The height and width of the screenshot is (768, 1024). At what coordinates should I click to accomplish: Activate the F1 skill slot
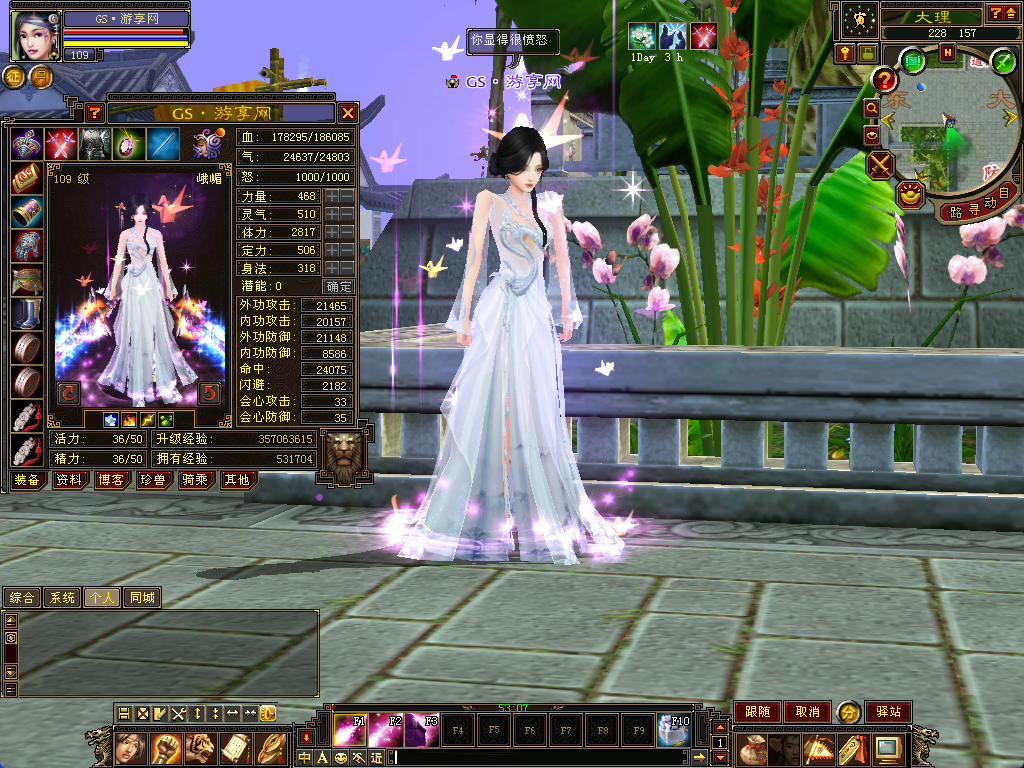[x=349, y=730]
